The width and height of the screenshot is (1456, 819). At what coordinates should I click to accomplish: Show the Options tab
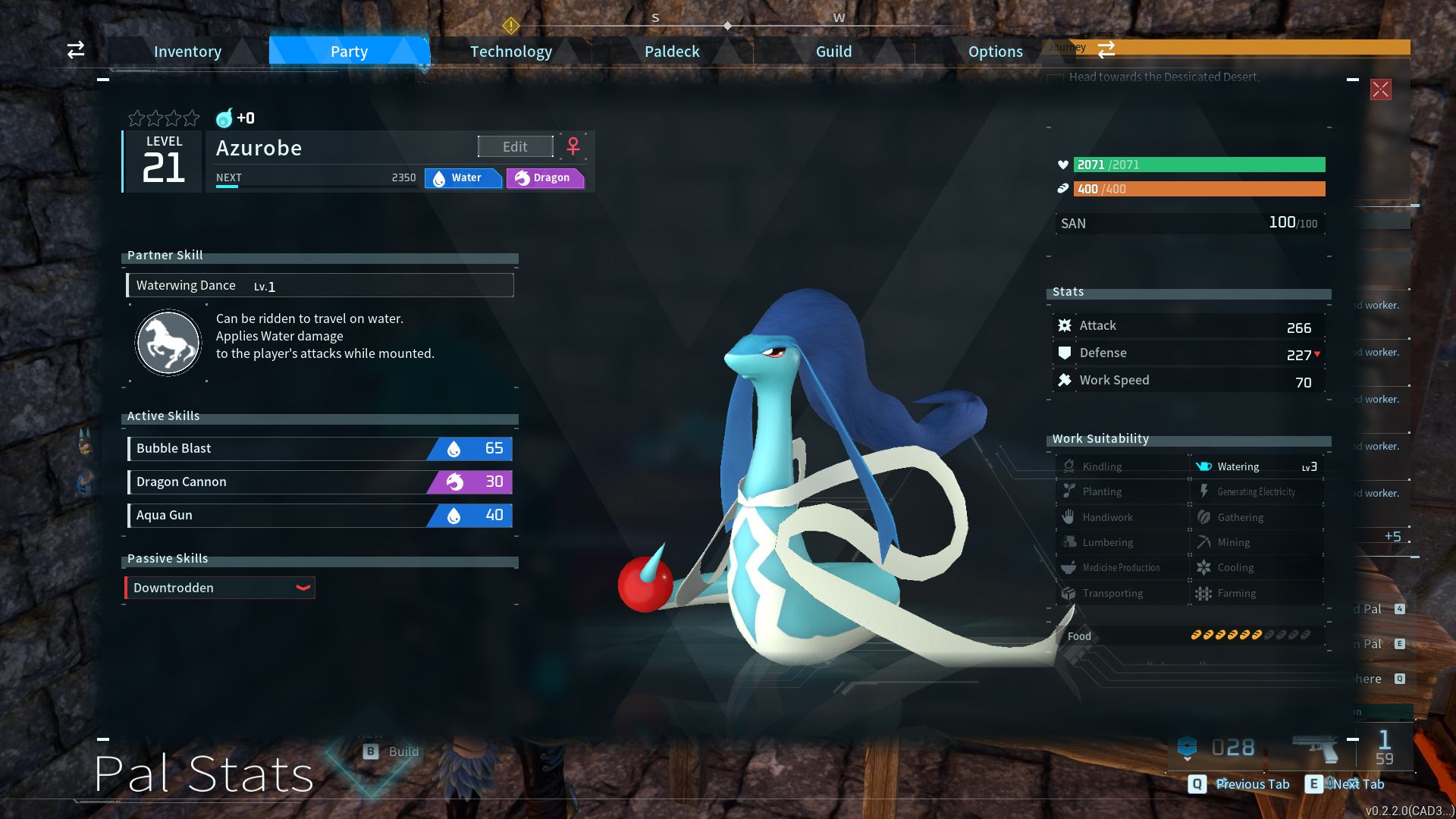[x=995, y=52]
